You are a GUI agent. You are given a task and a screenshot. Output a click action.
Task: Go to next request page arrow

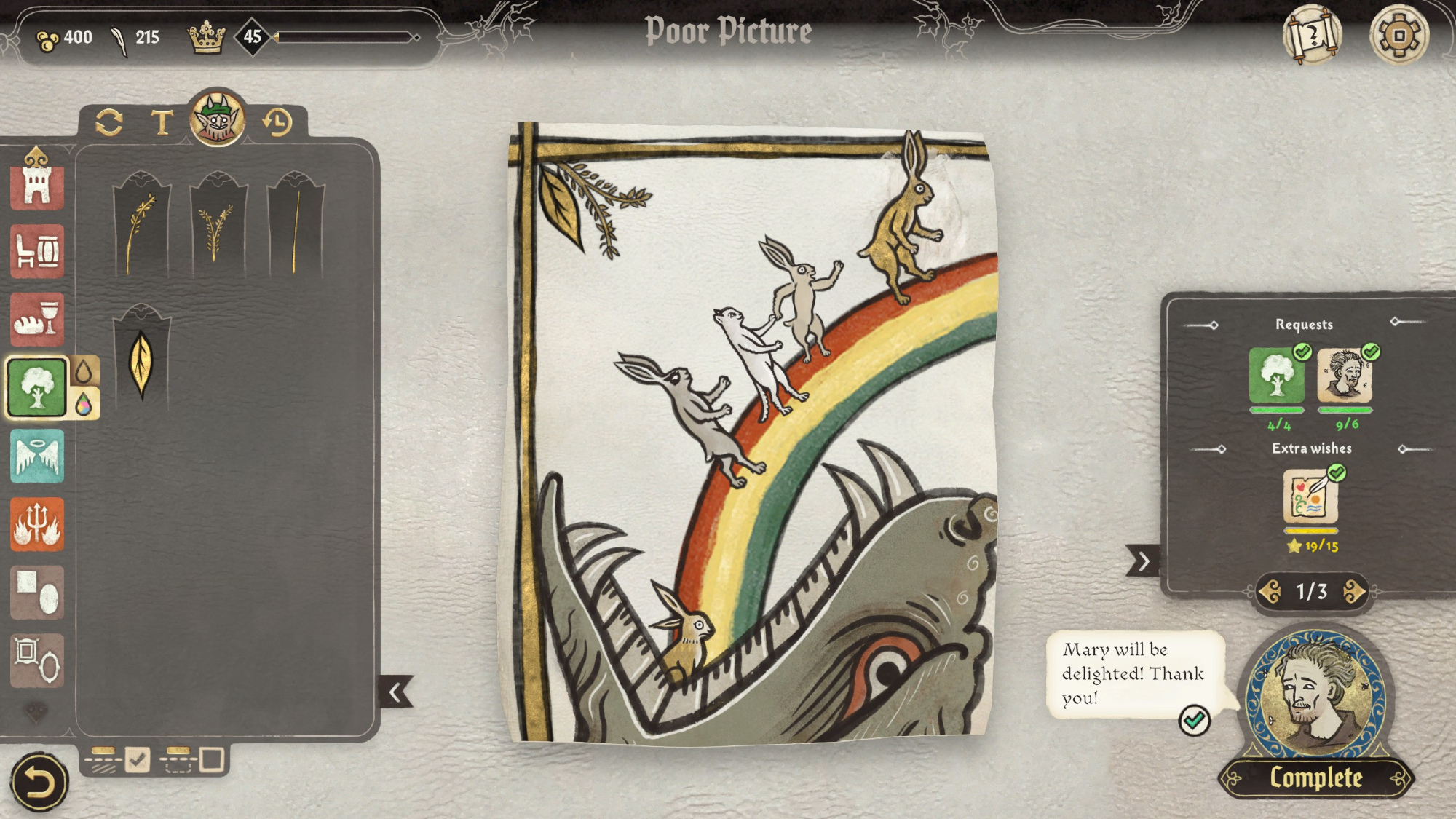1354,592
